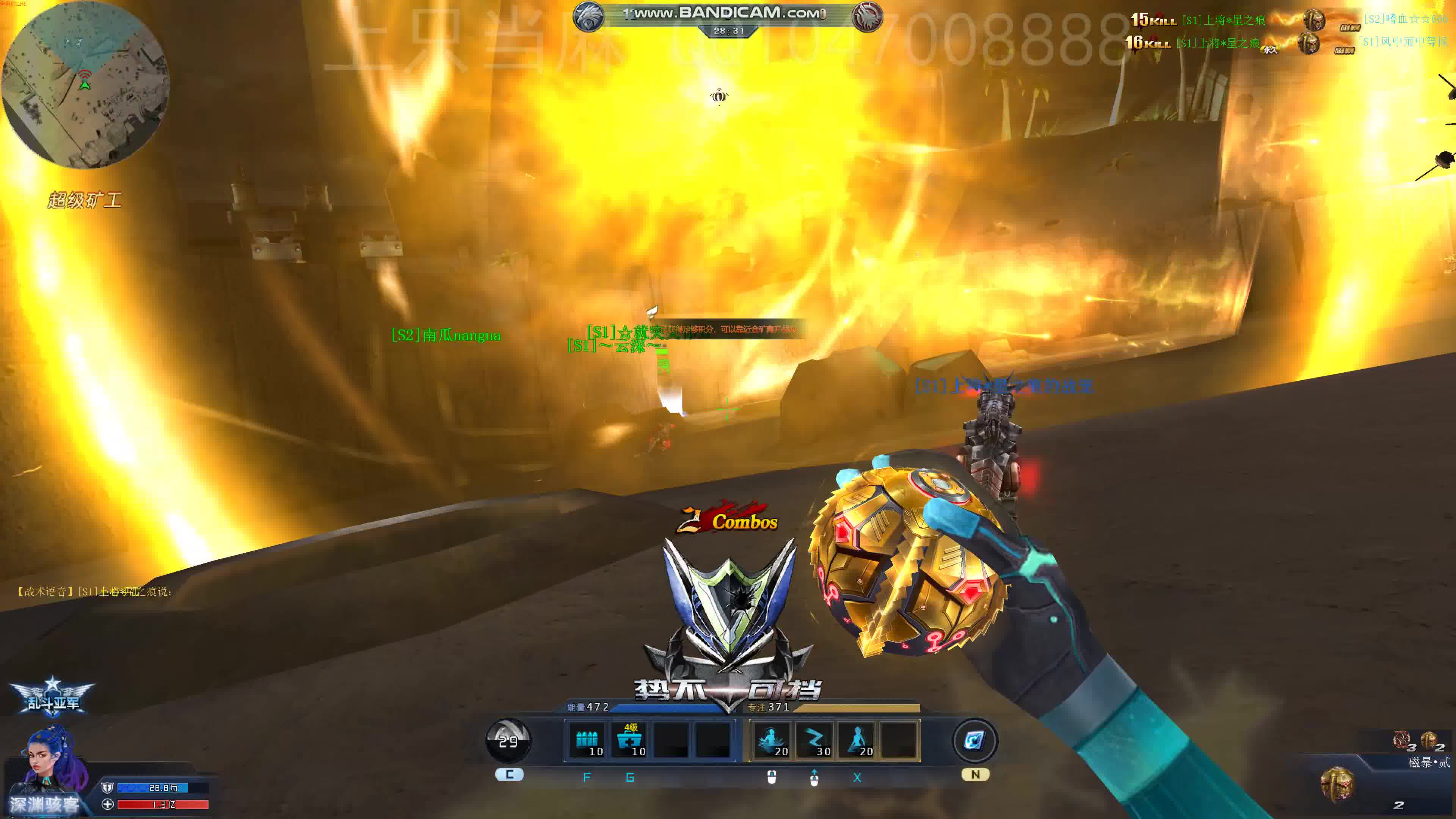
Task: Click the left team emblem beside the timer
Action: [x=588, y=16]
